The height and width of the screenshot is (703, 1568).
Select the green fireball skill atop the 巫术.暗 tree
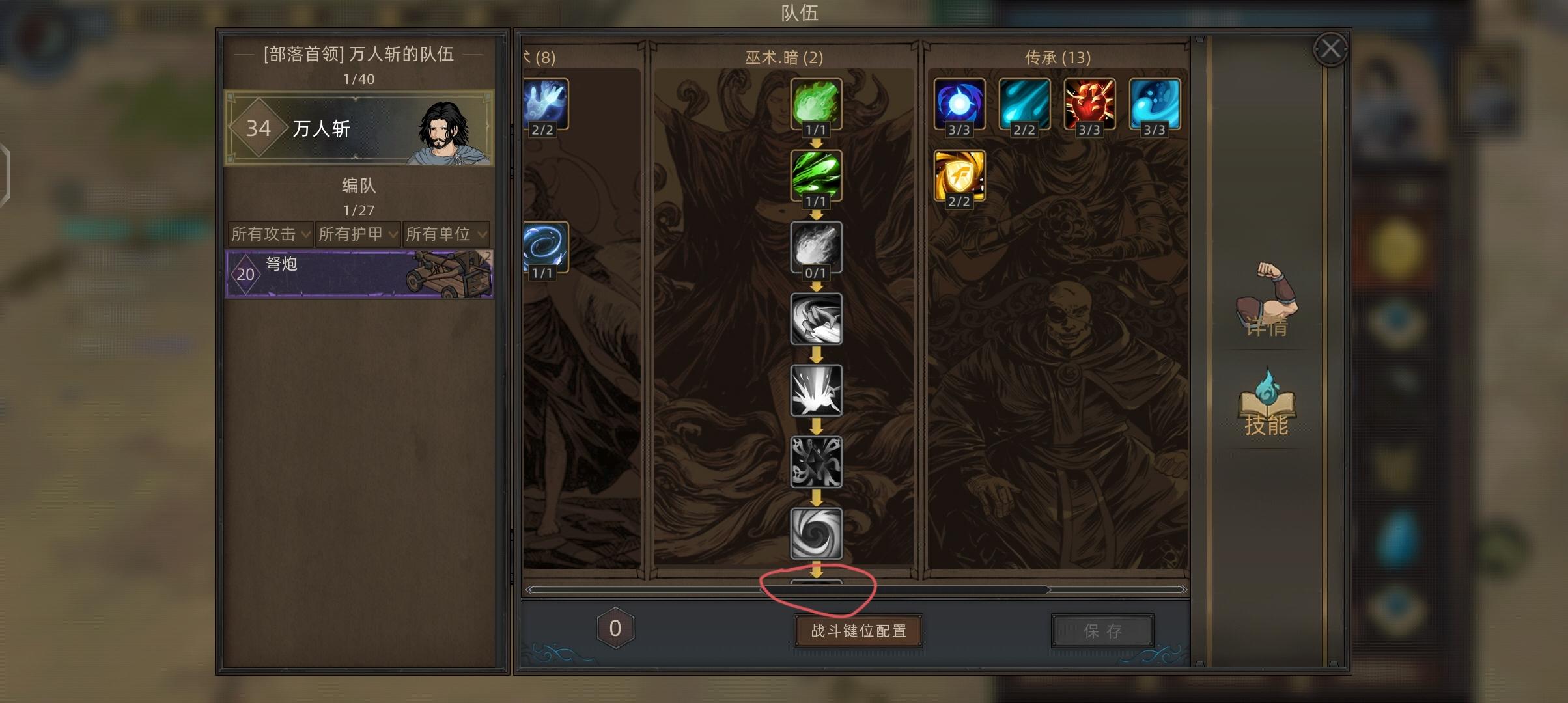[816, 104]
